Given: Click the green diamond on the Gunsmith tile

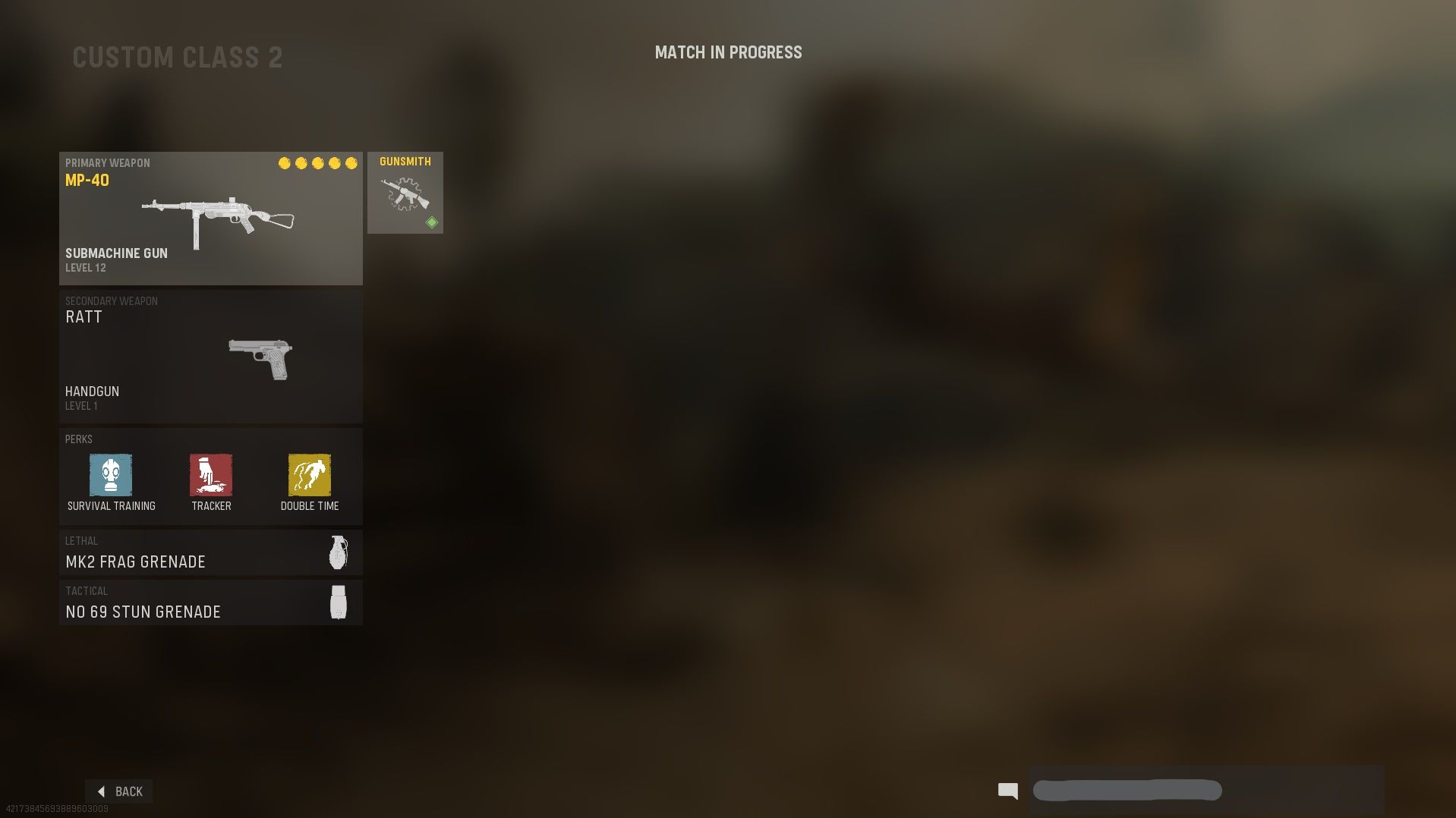Looking at the screenshot, I should coord(430,222).
